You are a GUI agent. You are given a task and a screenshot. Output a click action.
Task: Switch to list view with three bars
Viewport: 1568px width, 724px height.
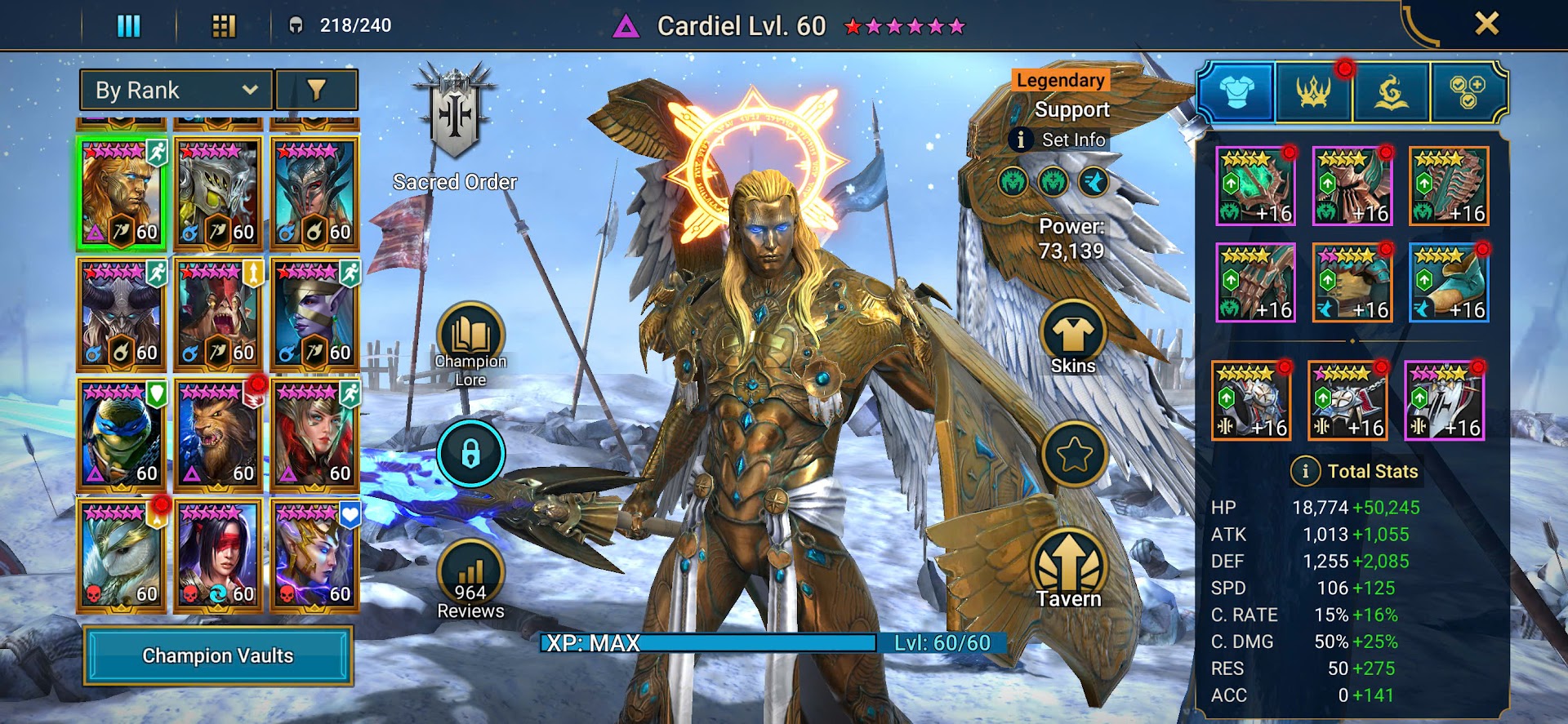pyautogui.click(x=129, y=26)
